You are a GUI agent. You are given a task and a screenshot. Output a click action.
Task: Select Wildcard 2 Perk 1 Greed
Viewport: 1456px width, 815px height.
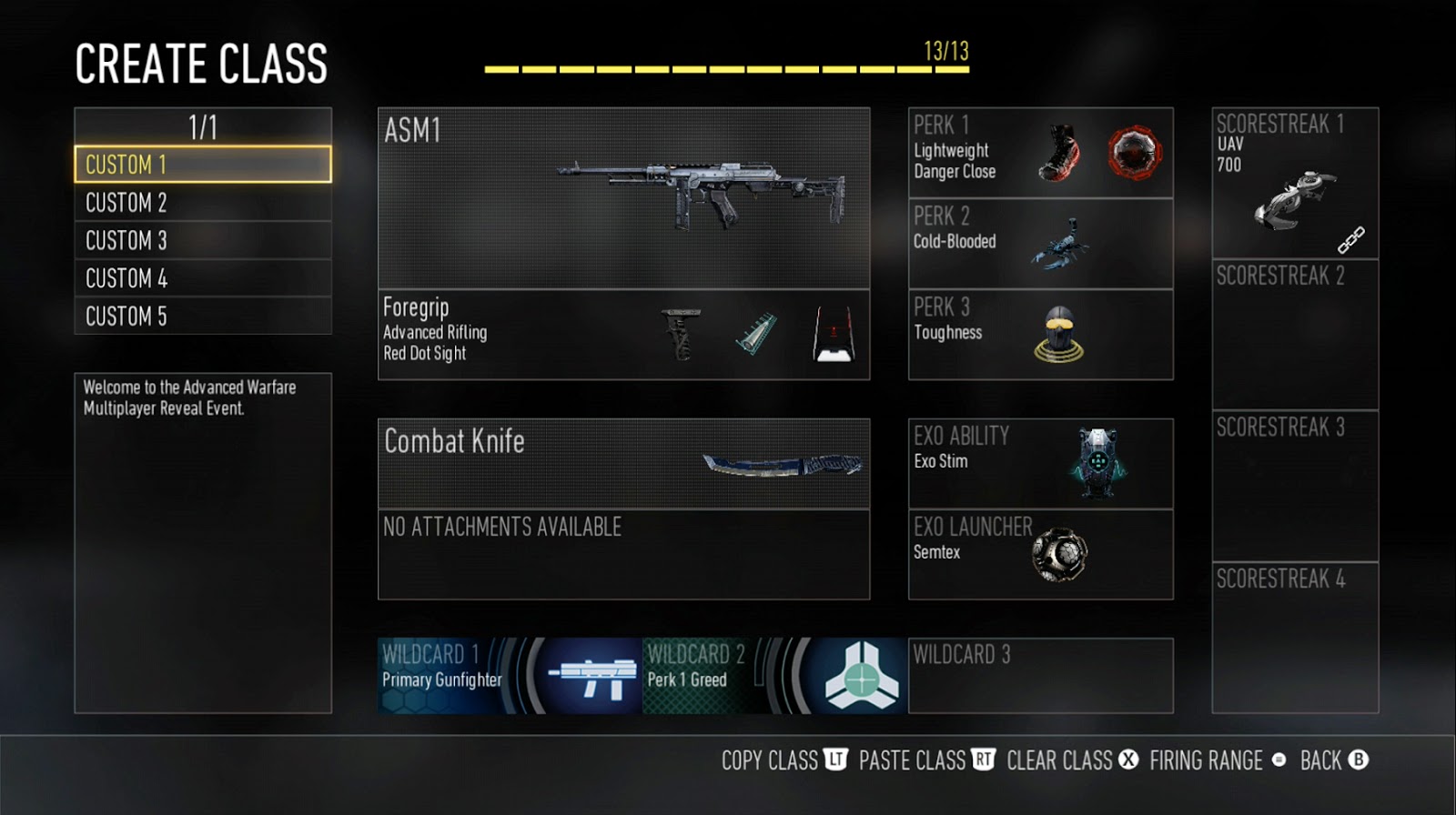click(x=774, y=675)
